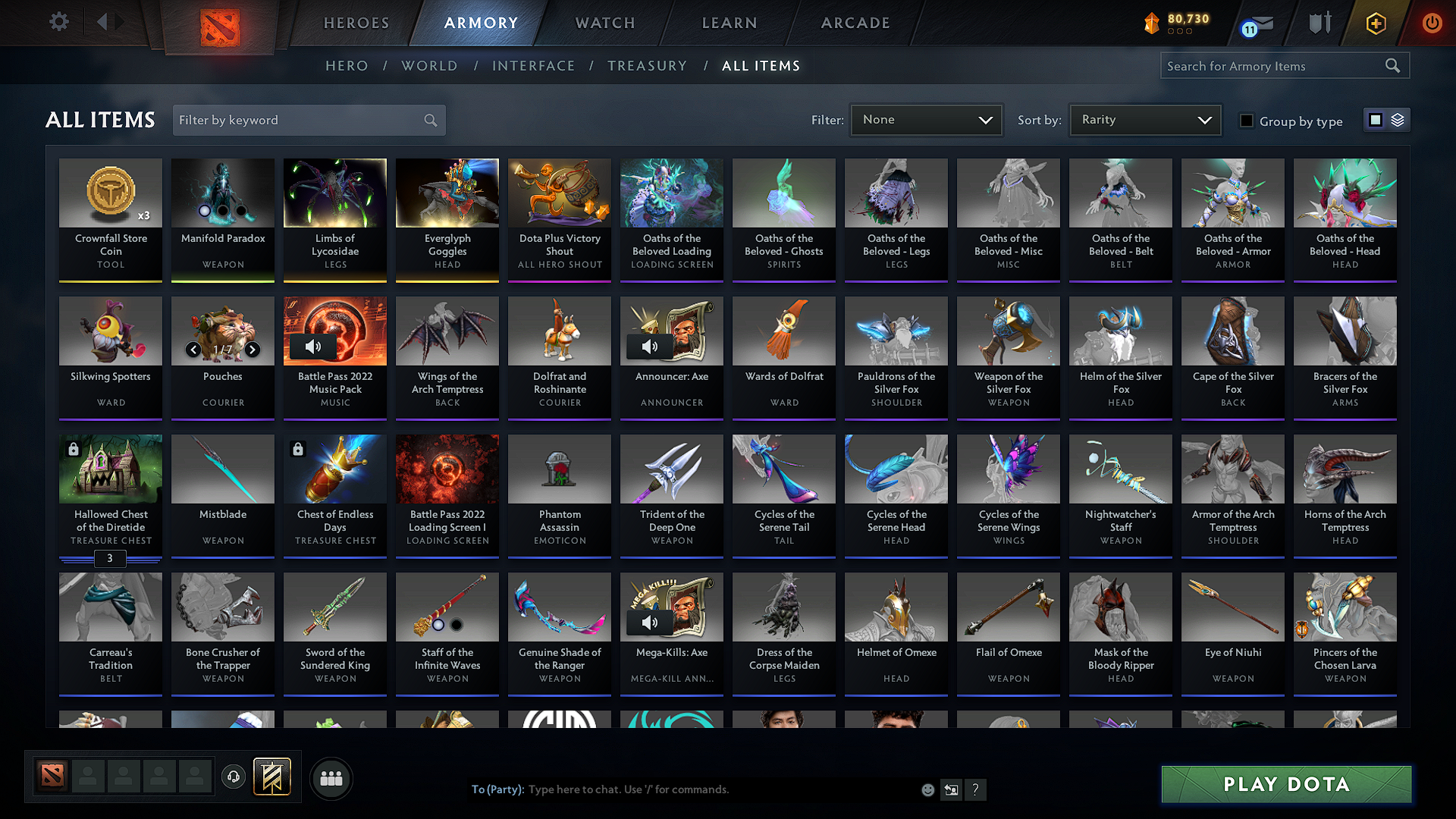The height and width of the screenshot is (819, 1456).
Task: Toggle the grid view display option
Action: [1374, 120]
